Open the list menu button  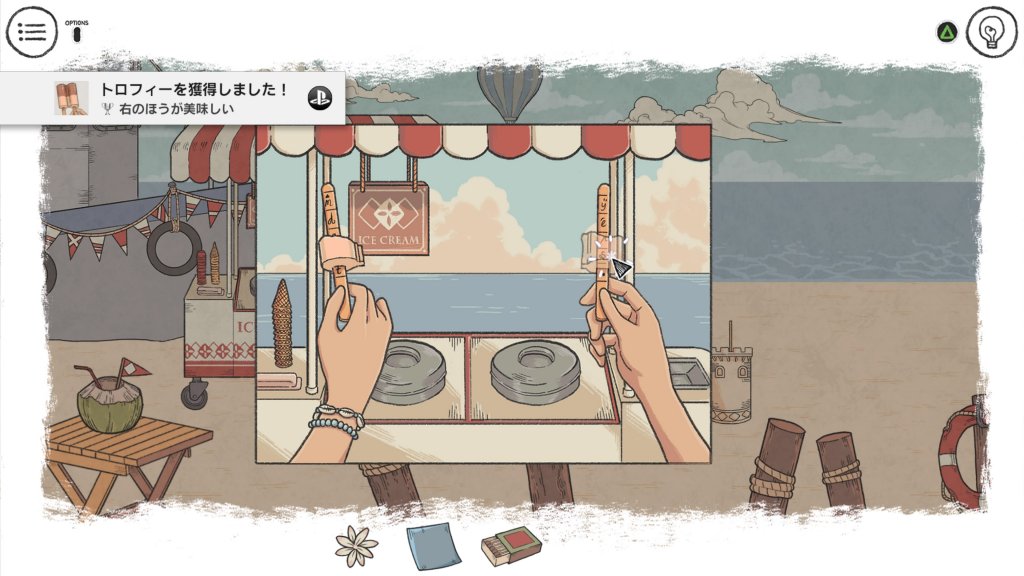32,32
